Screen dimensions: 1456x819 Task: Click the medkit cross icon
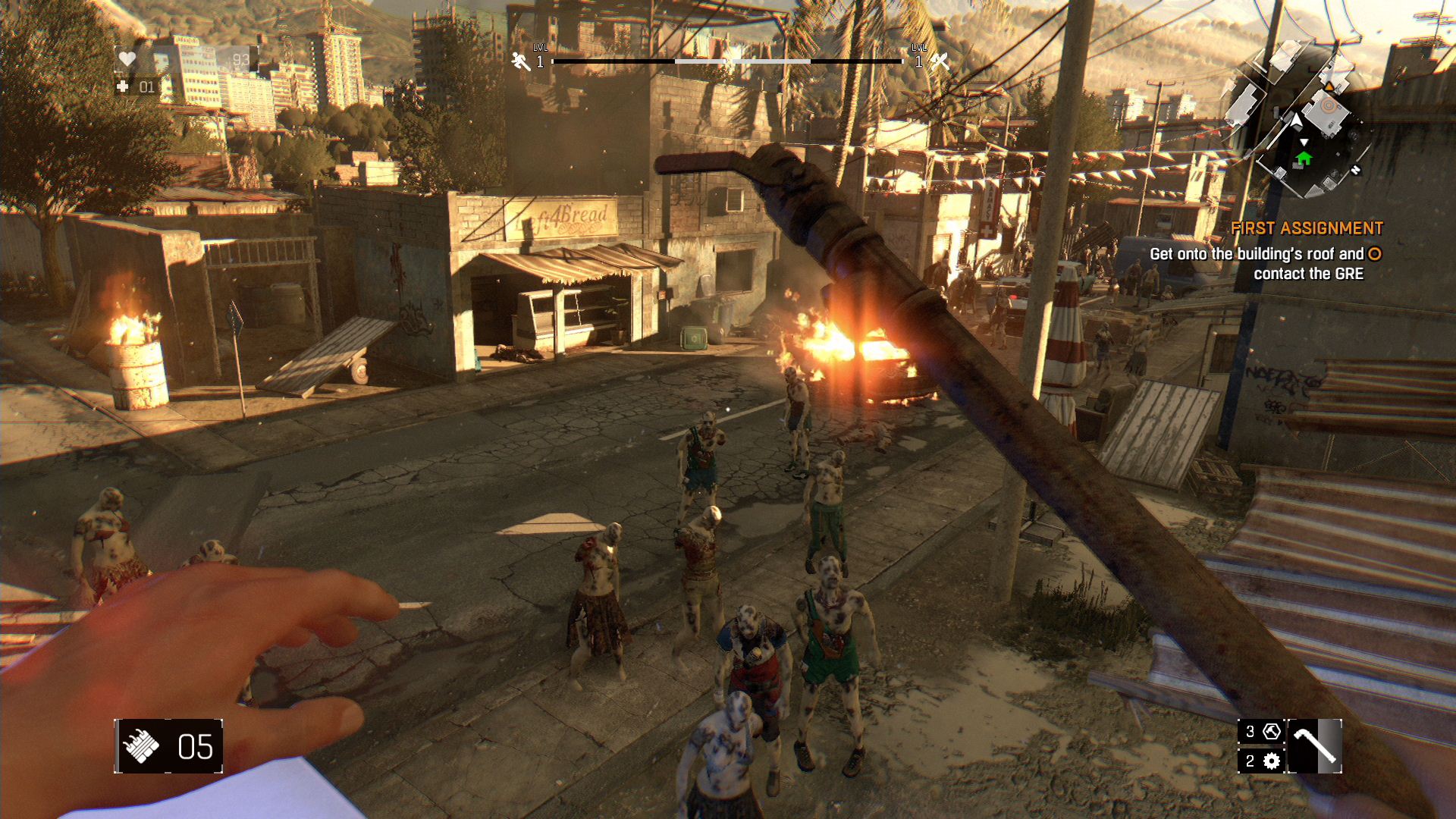coord(123,87)
